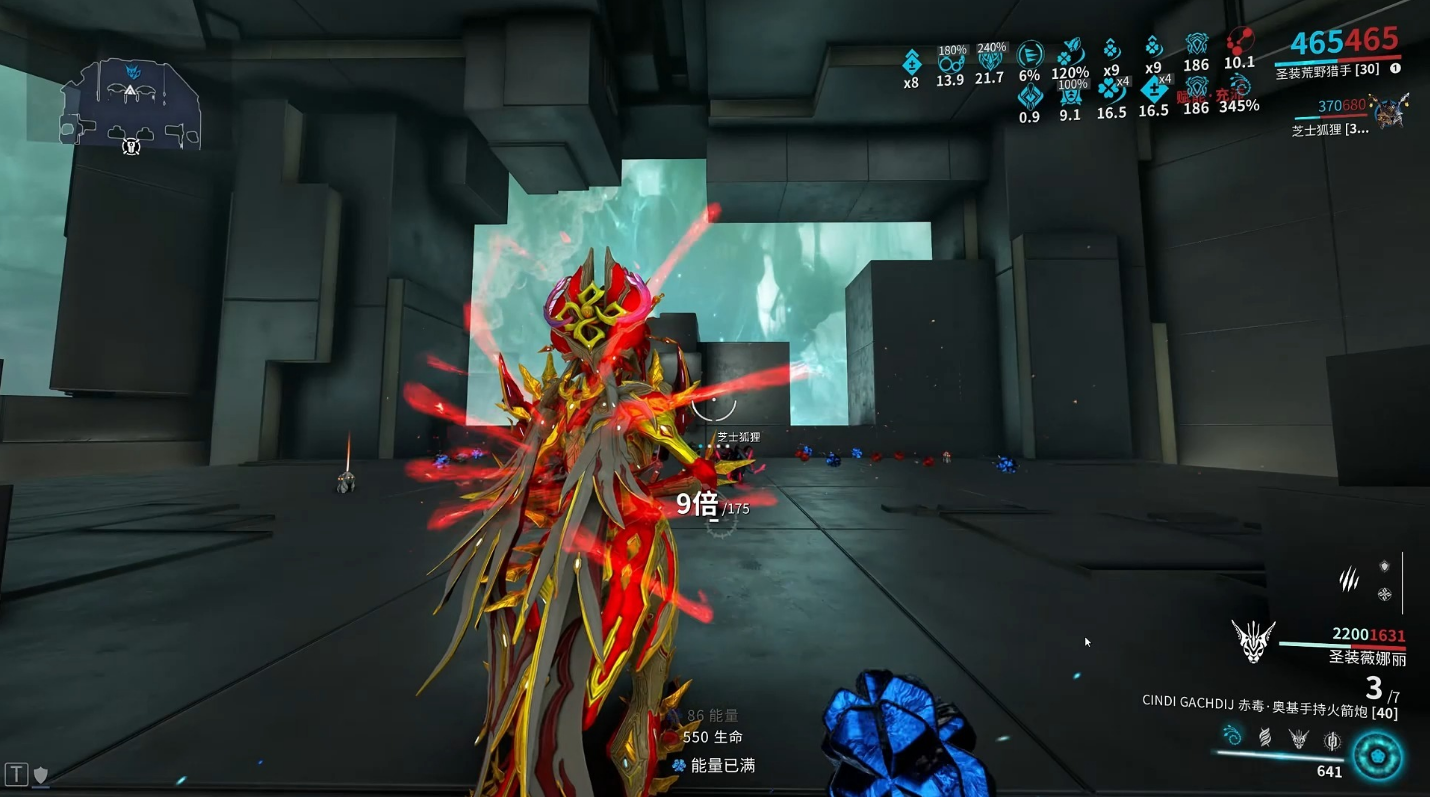Image resolution: width=1430 pixels, height=797 pixels.
Task: Activate the fourth ability with circular emblem
Action: [x=1332, y=740]
